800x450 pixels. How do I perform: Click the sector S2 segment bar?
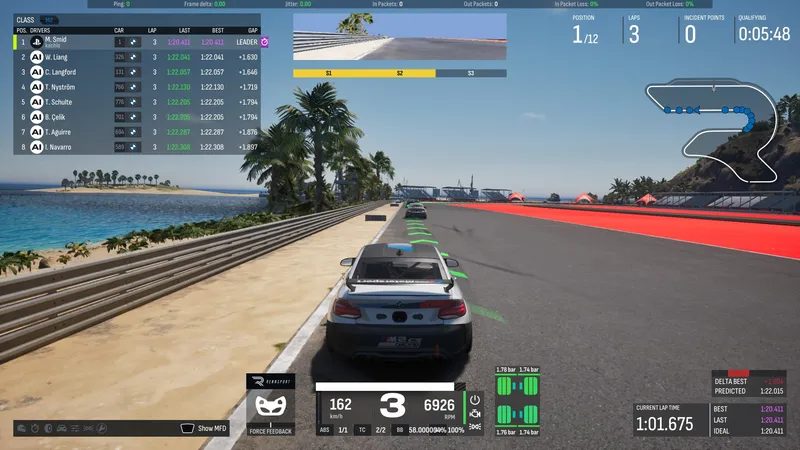pyautogui.click(x=399, y=73)
